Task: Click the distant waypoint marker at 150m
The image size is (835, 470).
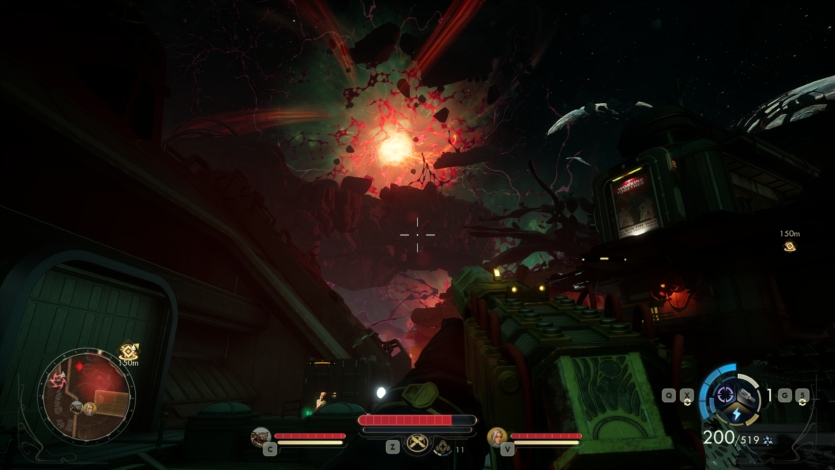Action: (790, 246)
